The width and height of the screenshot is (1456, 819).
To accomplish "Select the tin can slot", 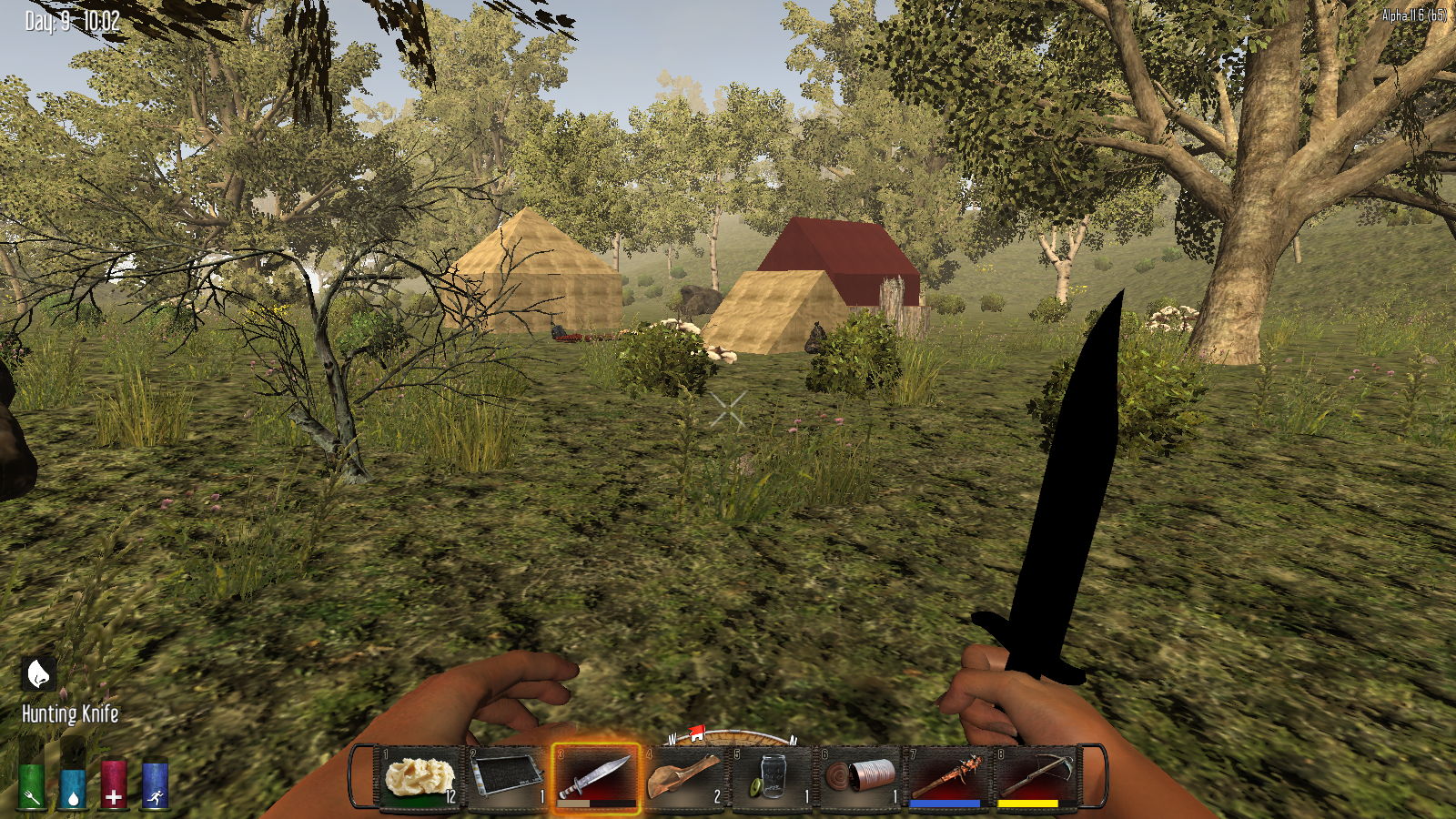I will click(x=859, y=778).
